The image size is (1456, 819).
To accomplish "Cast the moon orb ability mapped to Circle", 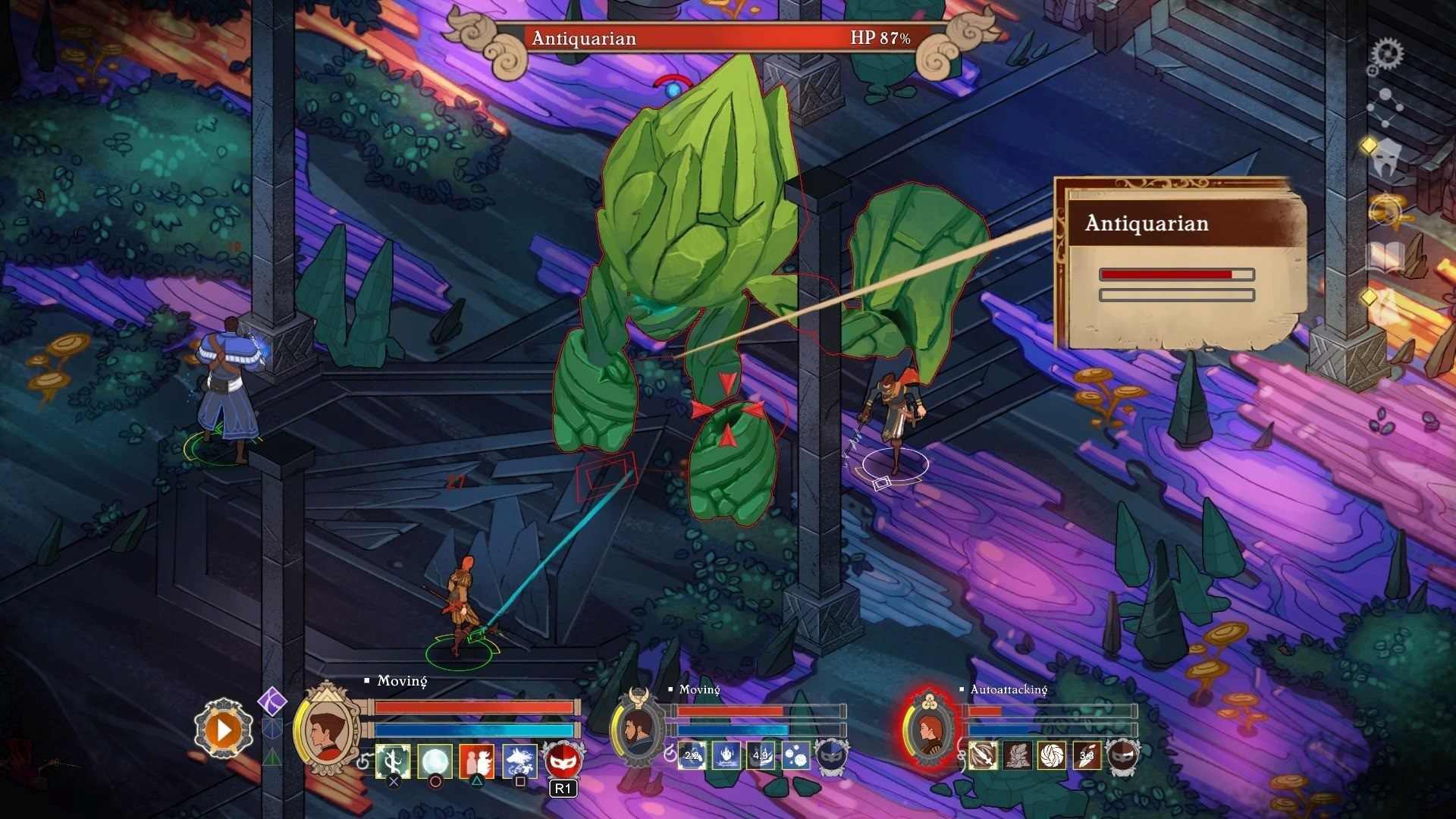I will [x=435, y=761].
